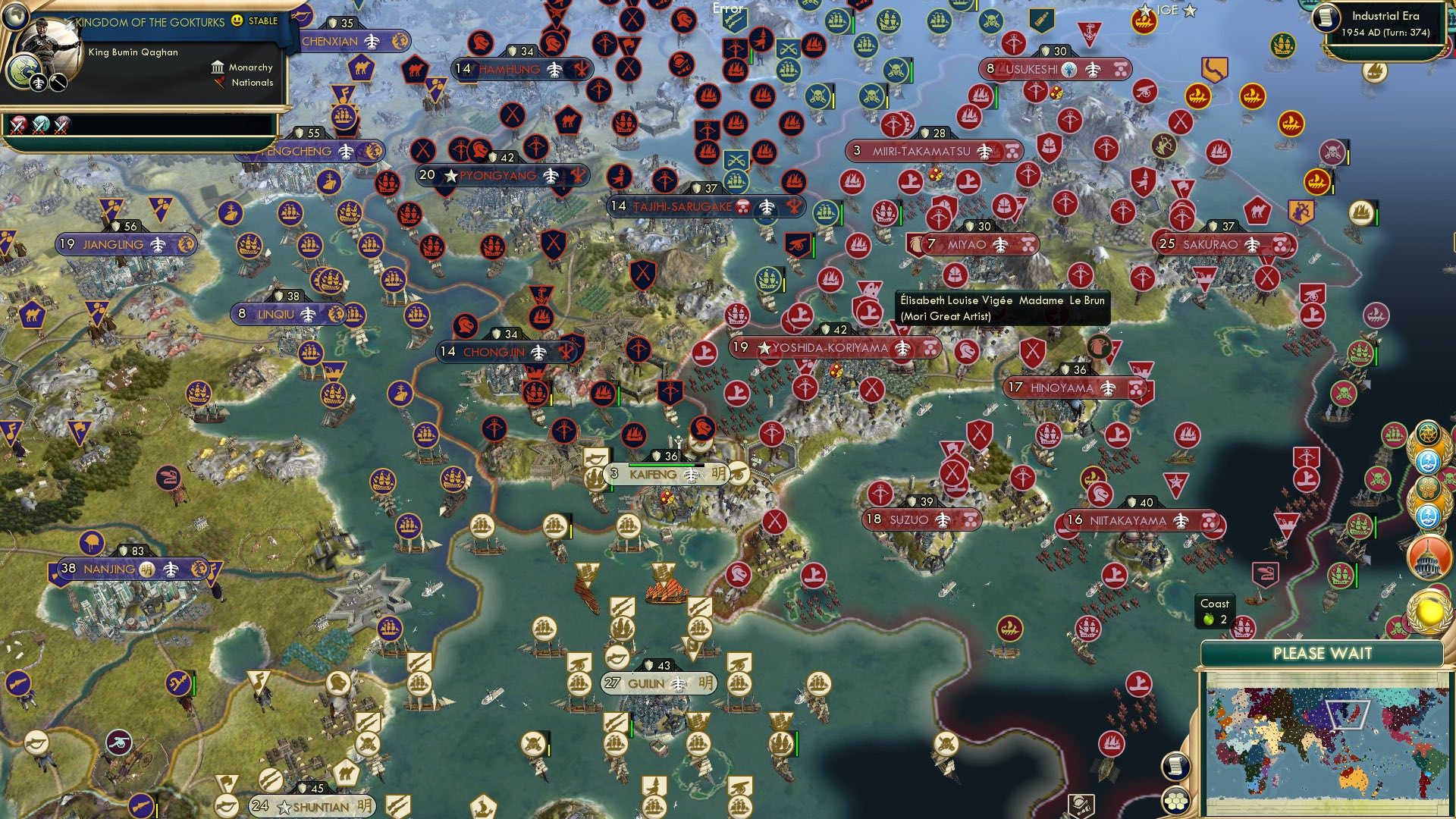The height and width of the screenshot is (819, 1456).
Task: Open the notification log scroll icon
Action: (x=1175, y=766)
